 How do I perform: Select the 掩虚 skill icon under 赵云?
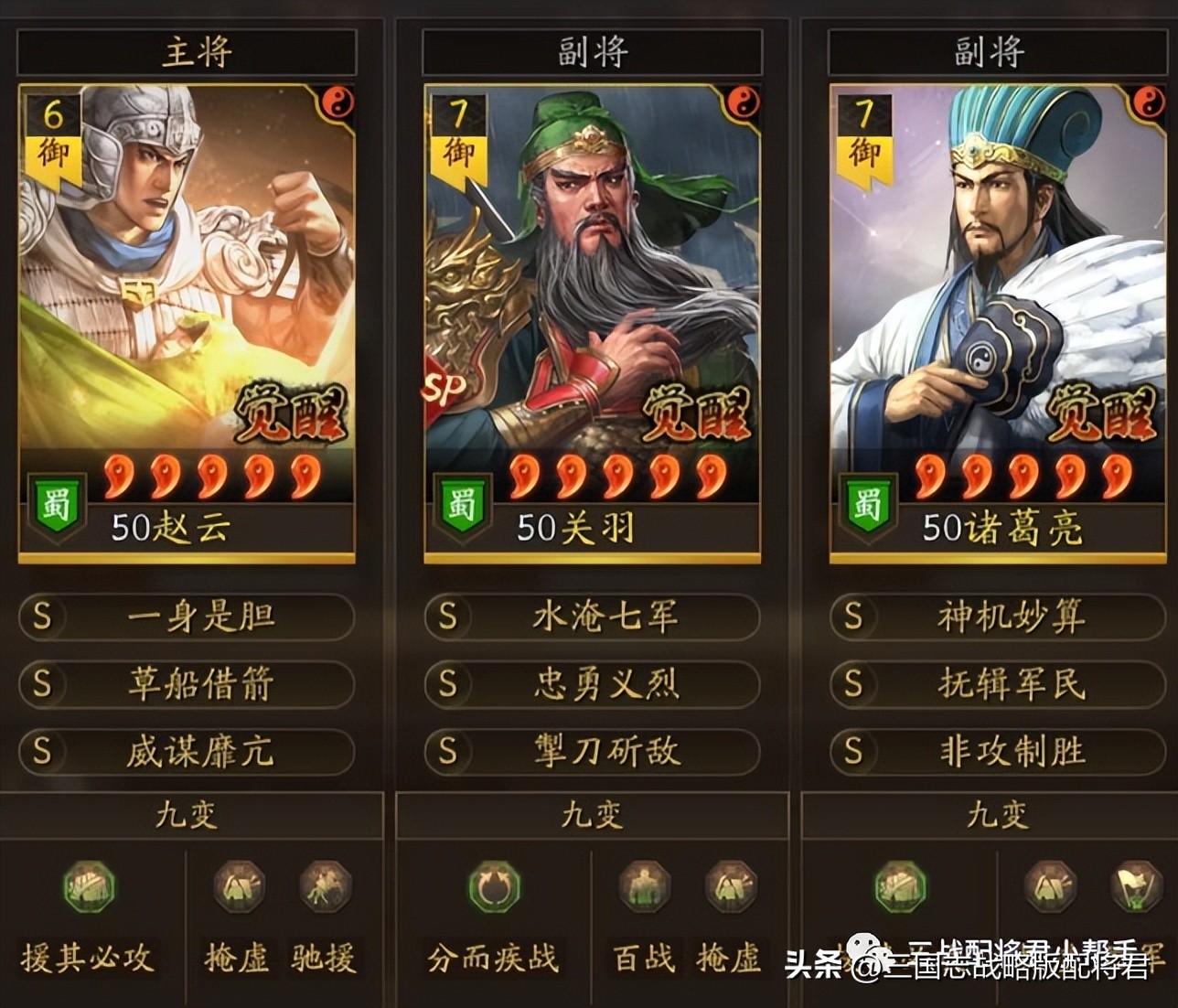tap(237, 888)
